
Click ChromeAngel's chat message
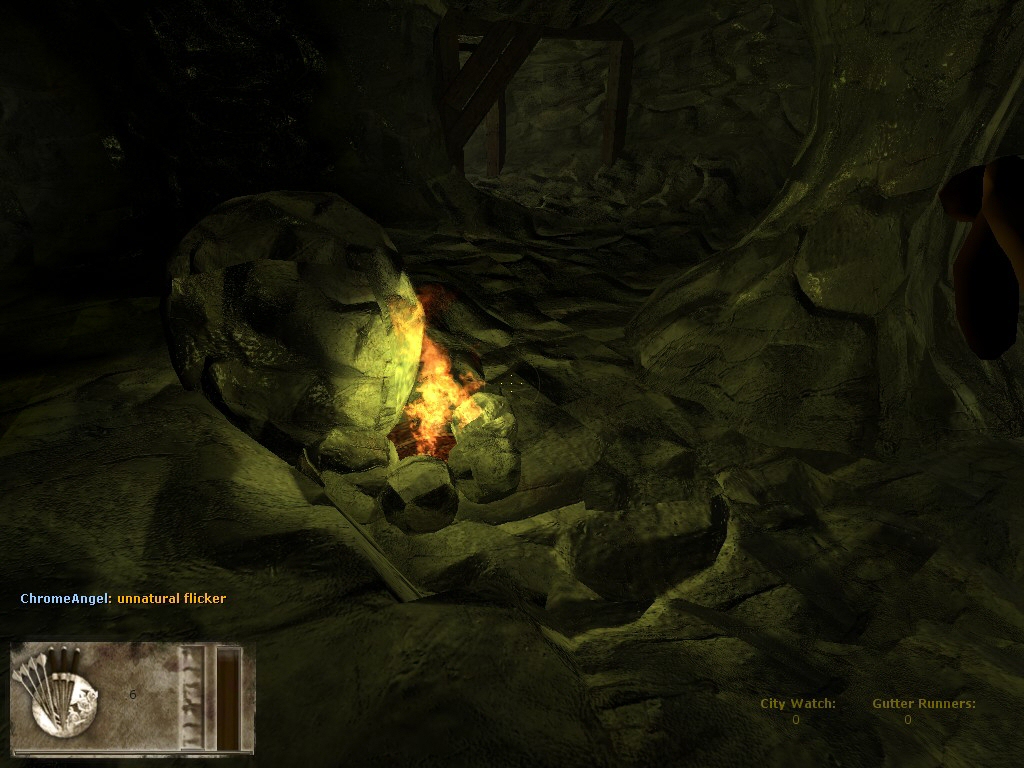(x=171, y=599)
